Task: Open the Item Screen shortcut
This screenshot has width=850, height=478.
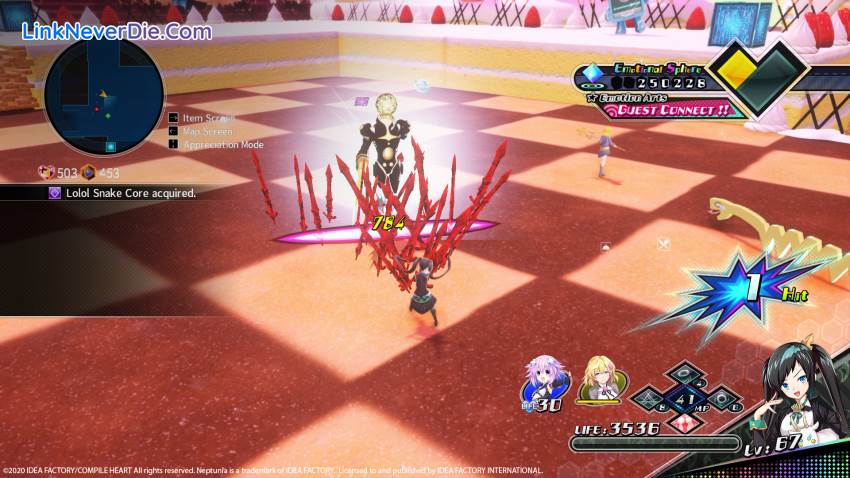Action: click(207, 118)
